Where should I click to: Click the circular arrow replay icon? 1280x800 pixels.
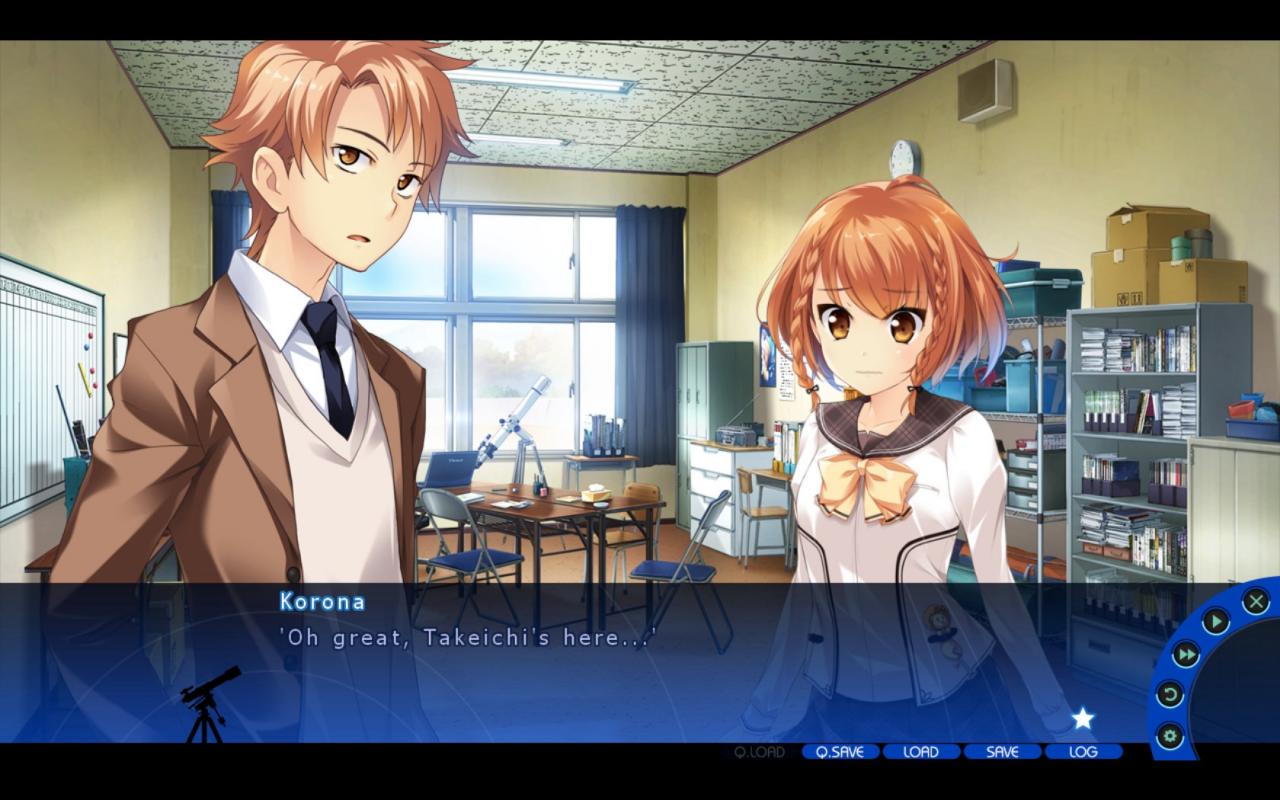click(x=1169, y=694)
